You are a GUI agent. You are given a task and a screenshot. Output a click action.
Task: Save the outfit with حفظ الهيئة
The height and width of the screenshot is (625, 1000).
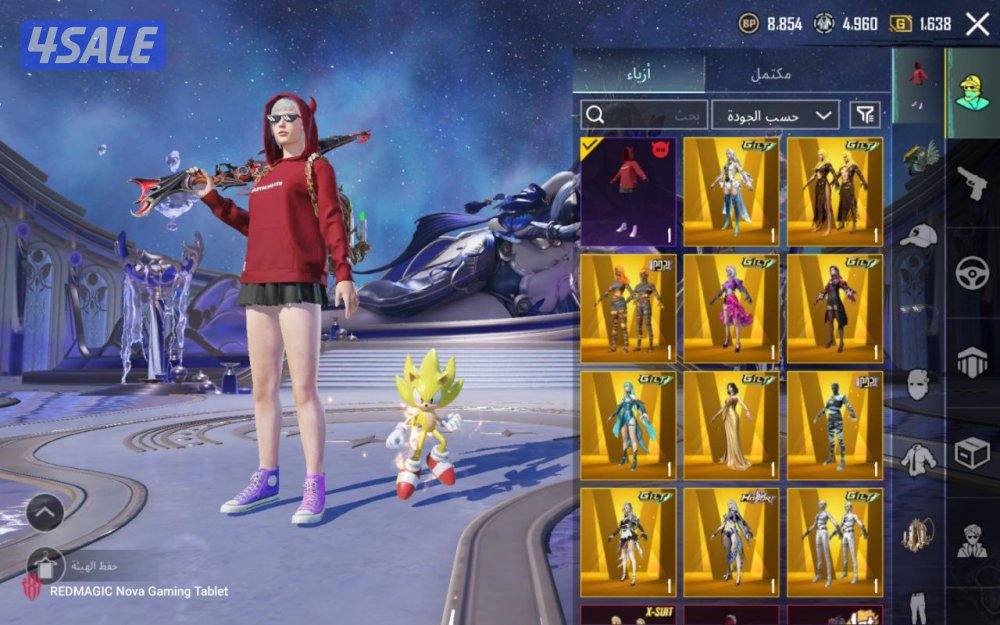pos(46,565)
